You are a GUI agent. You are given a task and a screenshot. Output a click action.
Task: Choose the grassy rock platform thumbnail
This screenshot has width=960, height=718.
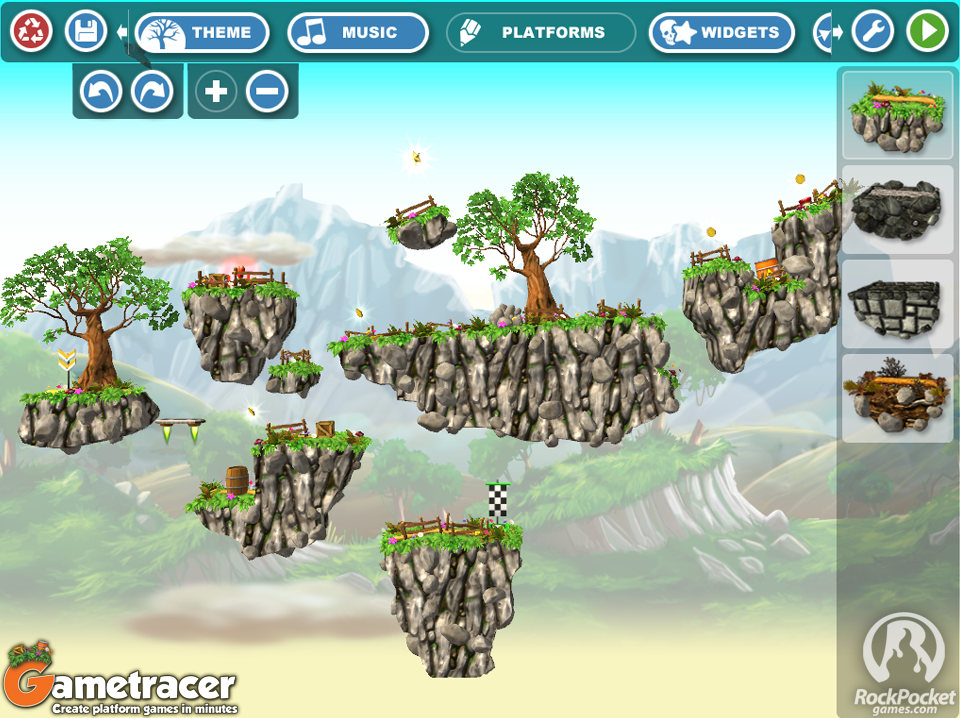[897, 116]
